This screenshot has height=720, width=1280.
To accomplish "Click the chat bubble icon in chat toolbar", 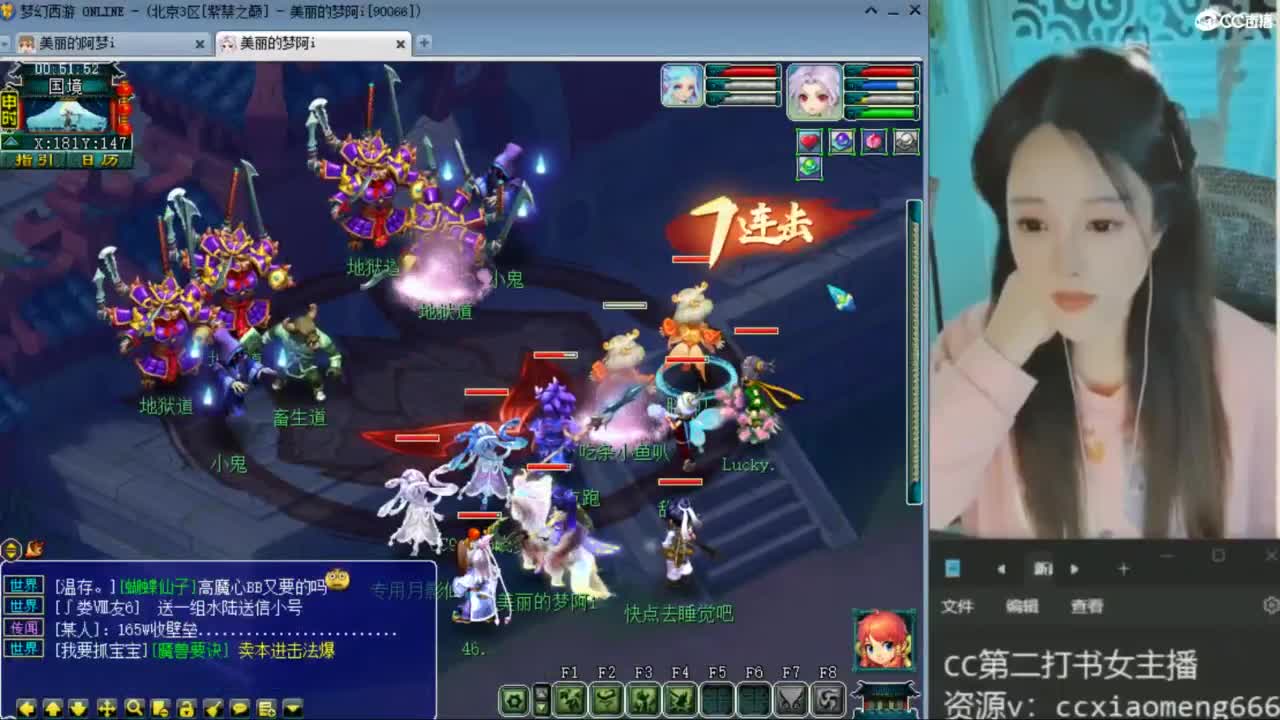I will (x=240, y=707).
